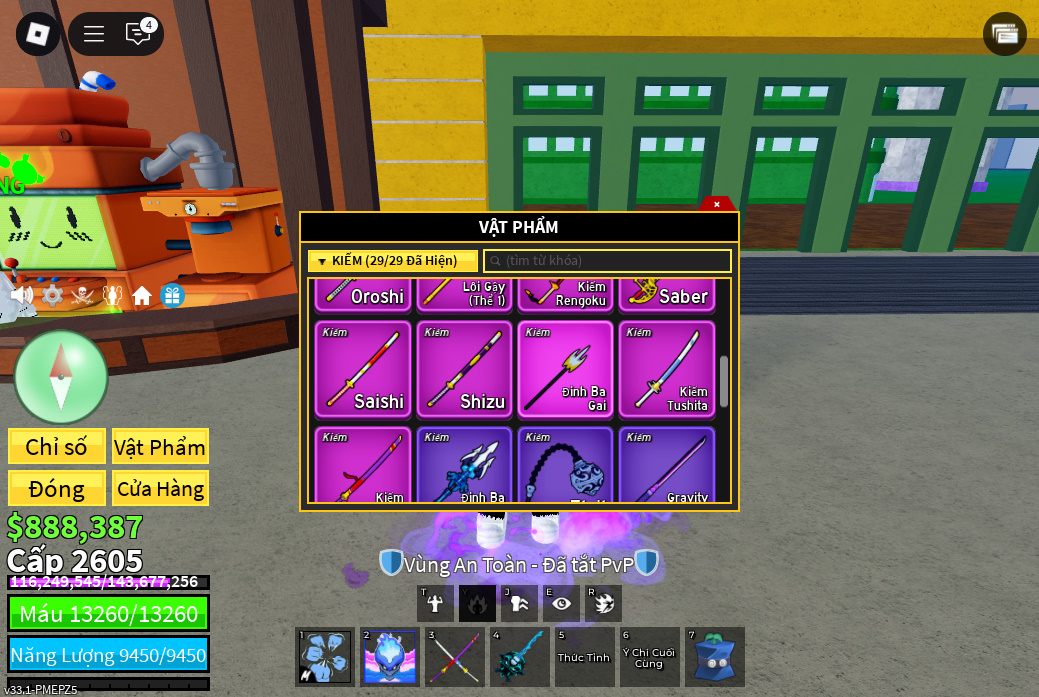Screen dimensions: 1039x697
Task: Select the Saishi sword item
Action: (x=363, y=369)
